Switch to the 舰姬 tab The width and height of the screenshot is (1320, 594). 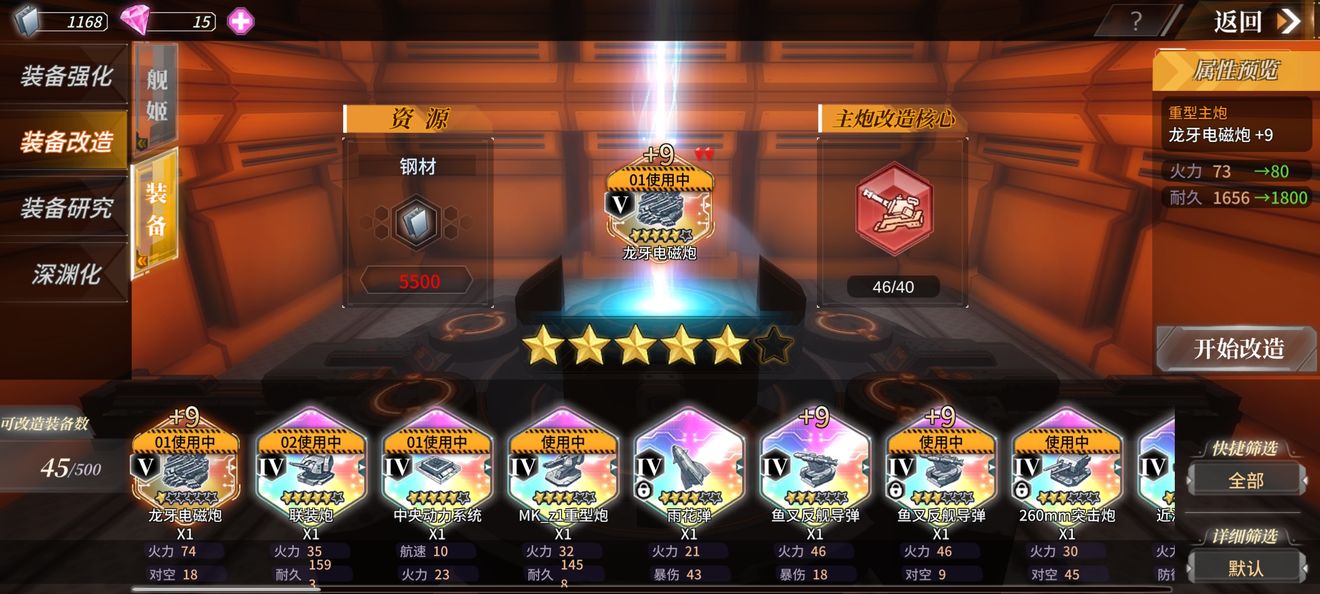156,95
